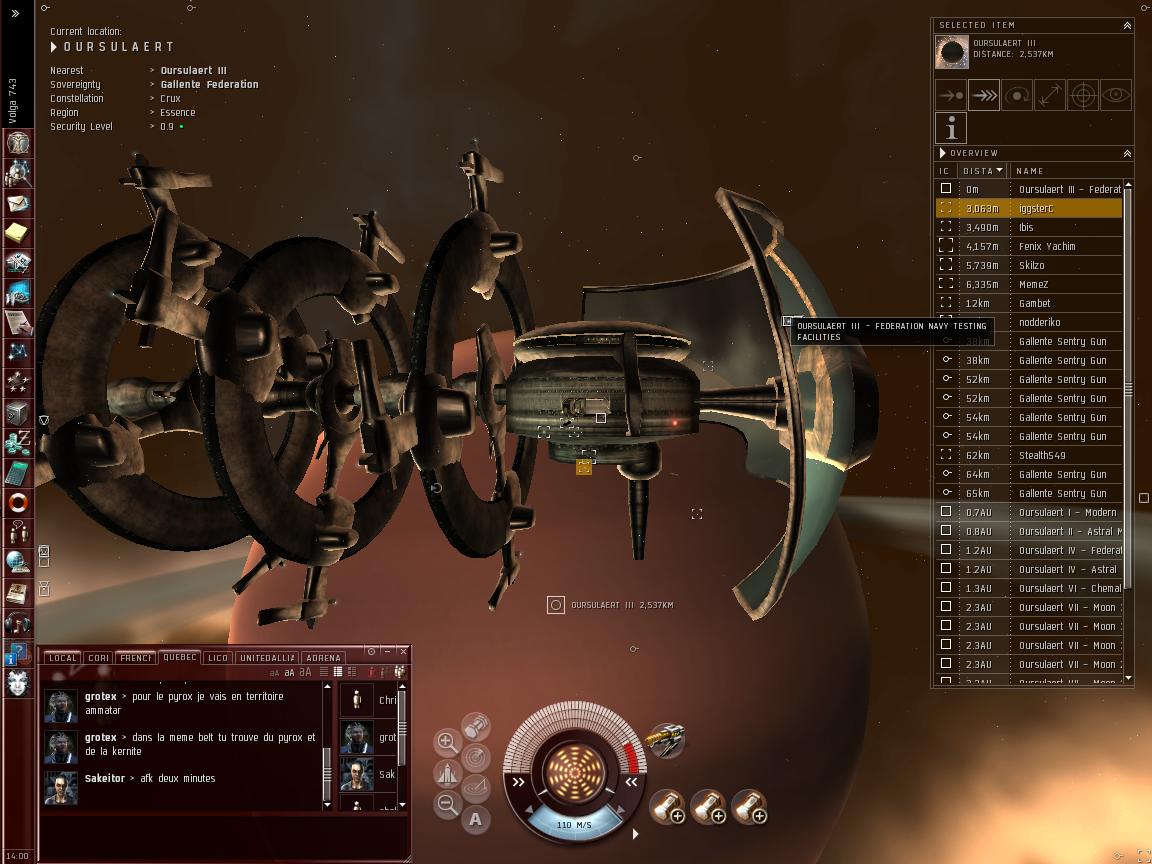Activate the warp-to icon in Selected Item
1152x864 pixels.
984,95
